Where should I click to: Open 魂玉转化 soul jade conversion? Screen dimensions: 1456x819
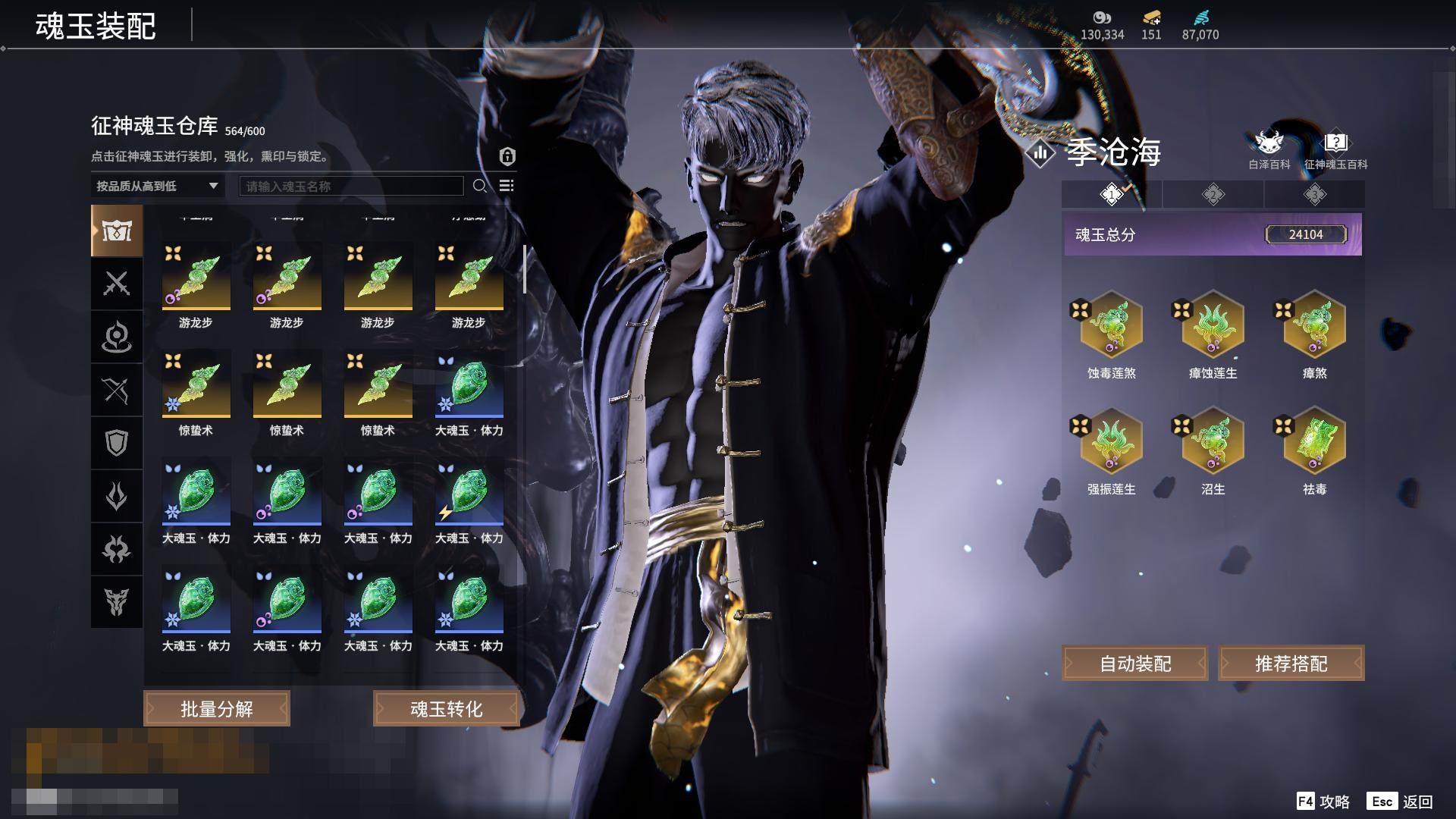click(x=446, y=709)
